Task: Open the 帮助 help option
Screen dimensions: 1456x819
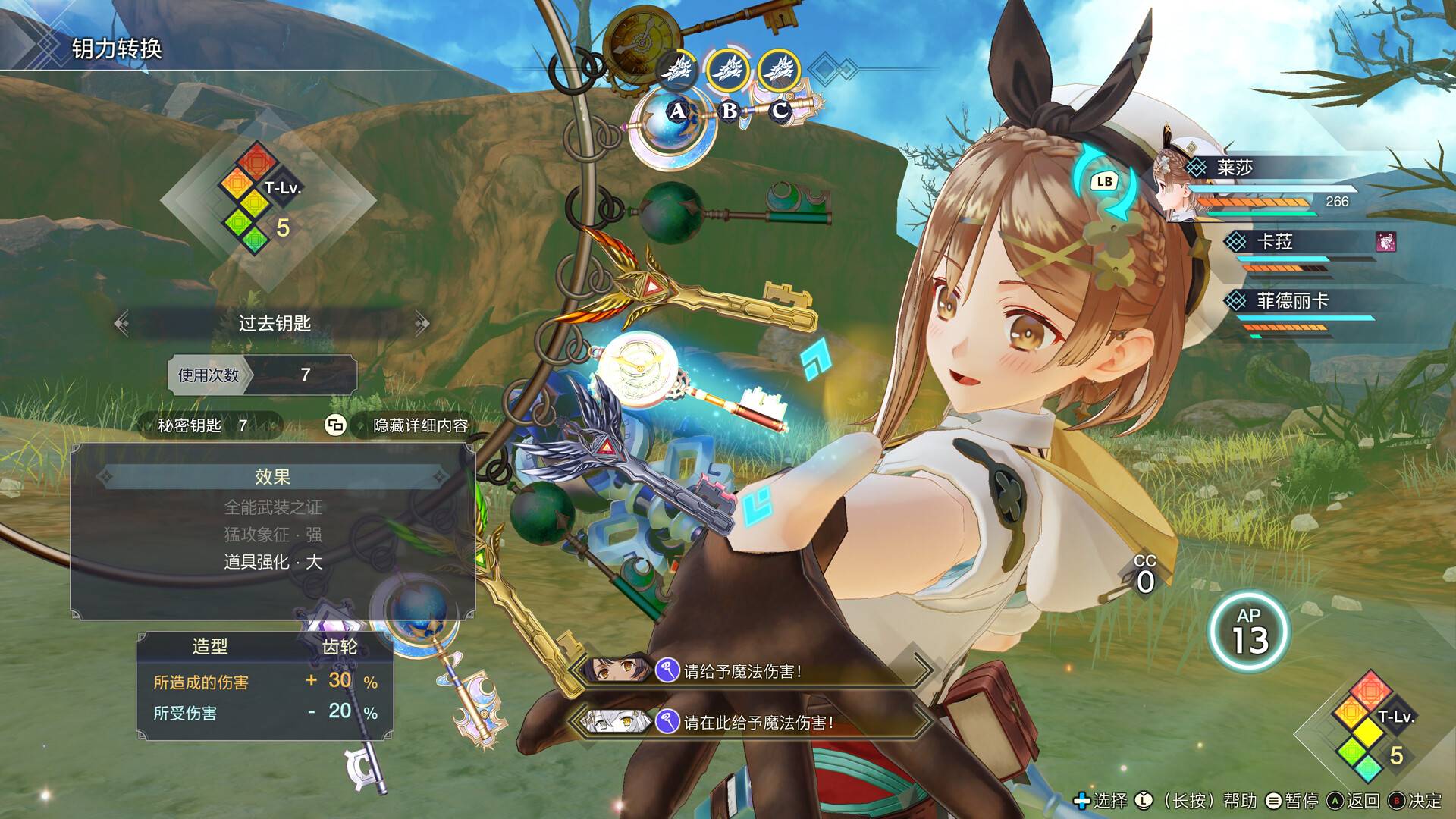Action: (x=1241, y=799)
